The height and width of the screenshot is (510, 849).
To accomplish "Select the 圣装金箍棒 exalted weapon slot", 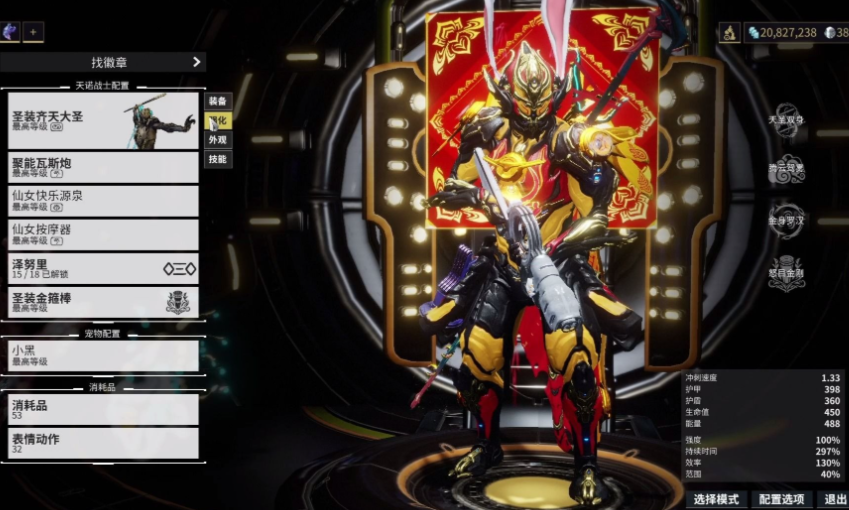I will (103, 302).
